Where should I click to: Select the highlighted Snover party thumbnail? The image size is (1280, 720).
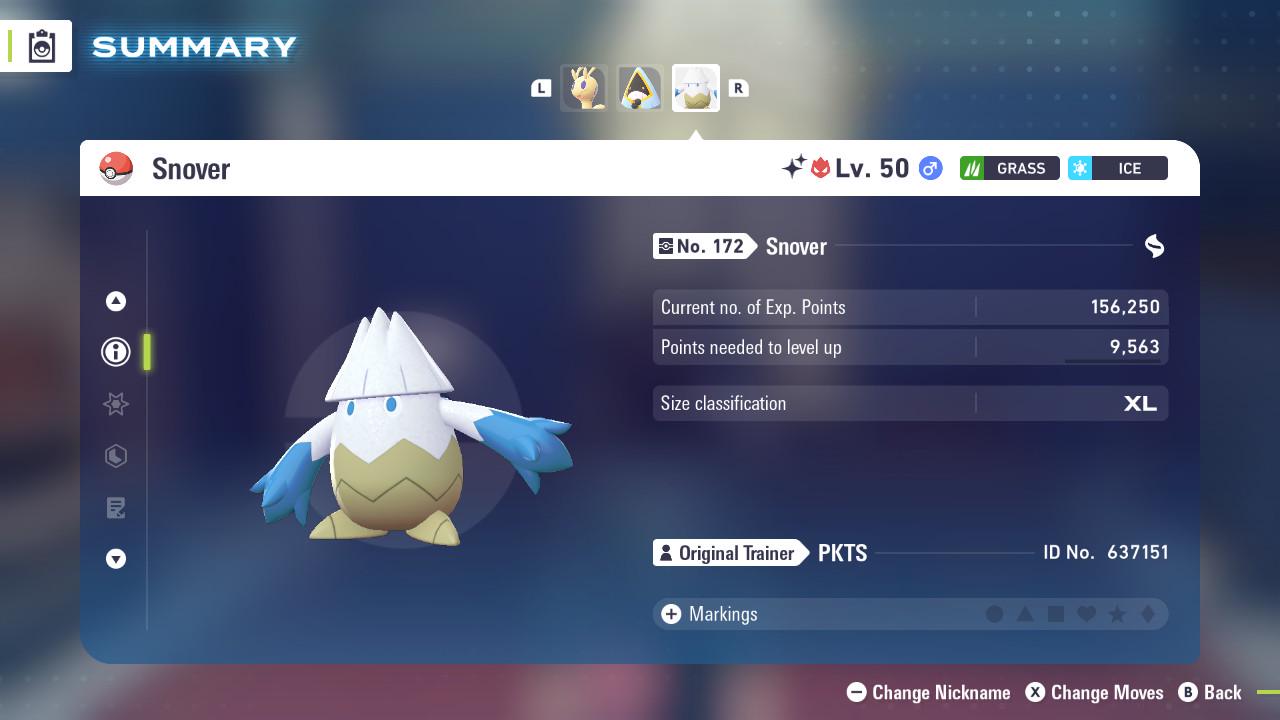click(696, 87)
